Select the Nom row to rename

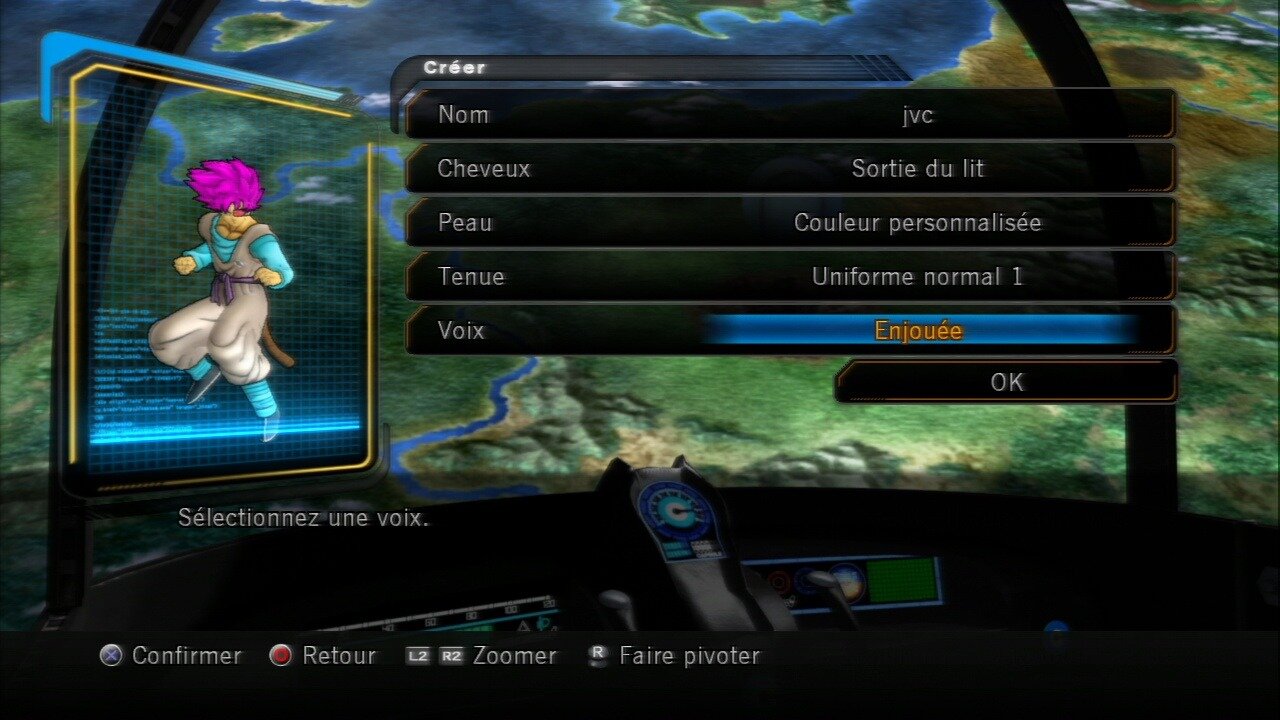click(790, 114)
